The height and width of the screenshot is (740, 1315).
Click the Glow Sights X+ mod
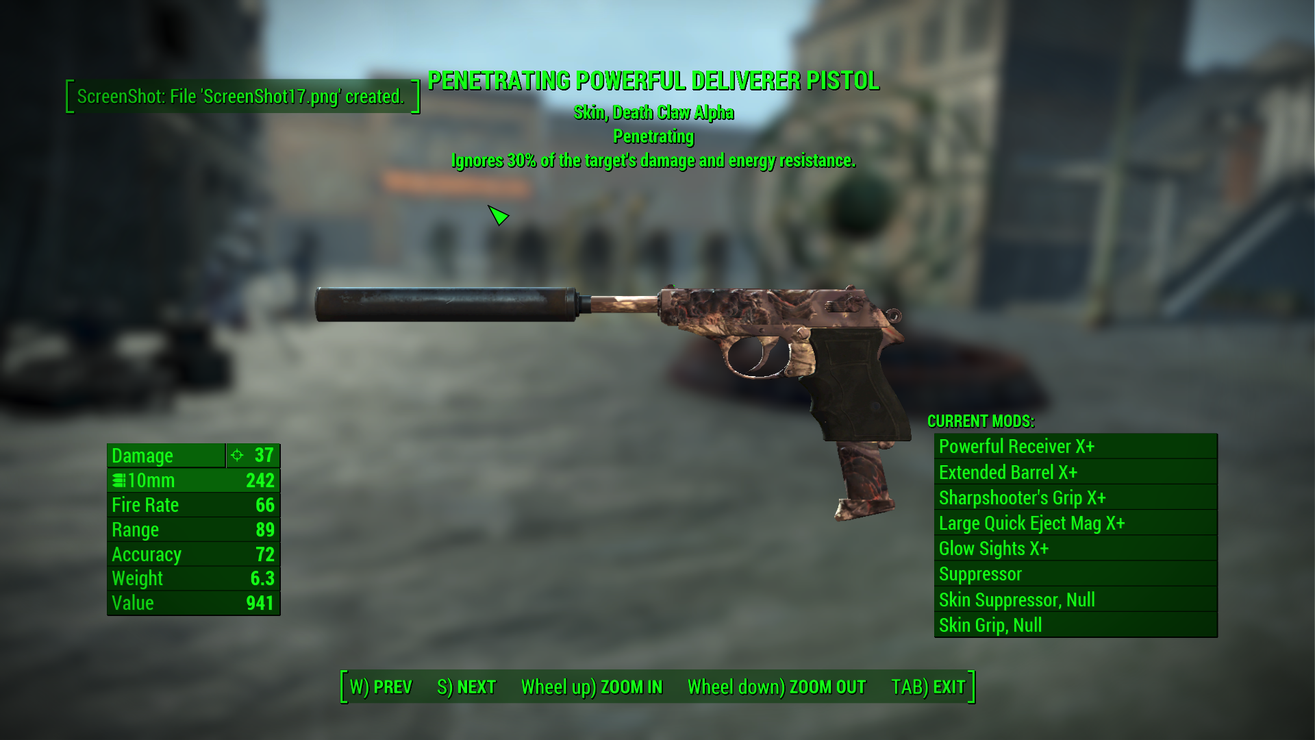(1075, 549)
